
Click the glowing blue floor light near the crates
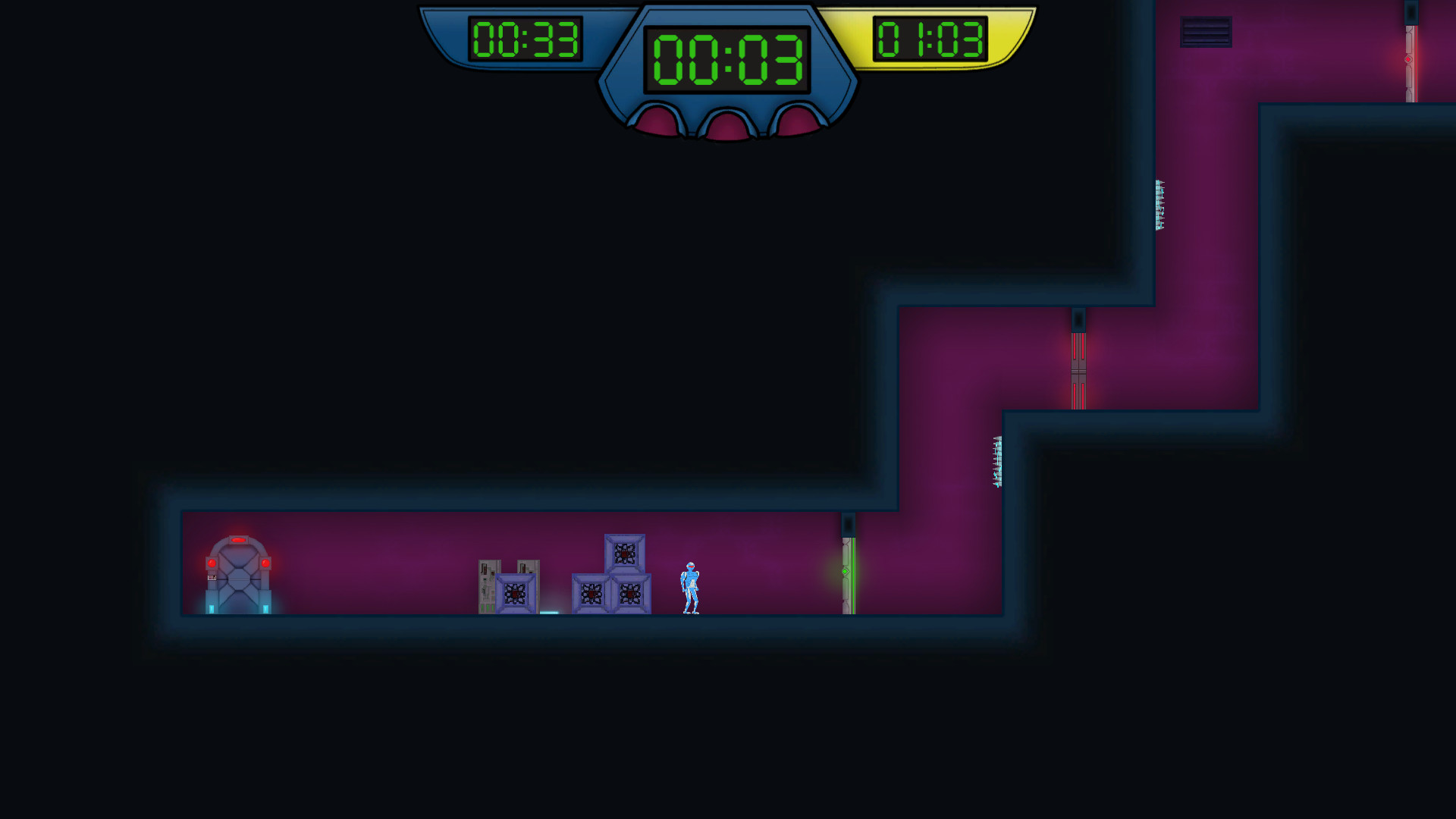click(x=550, y=614)
